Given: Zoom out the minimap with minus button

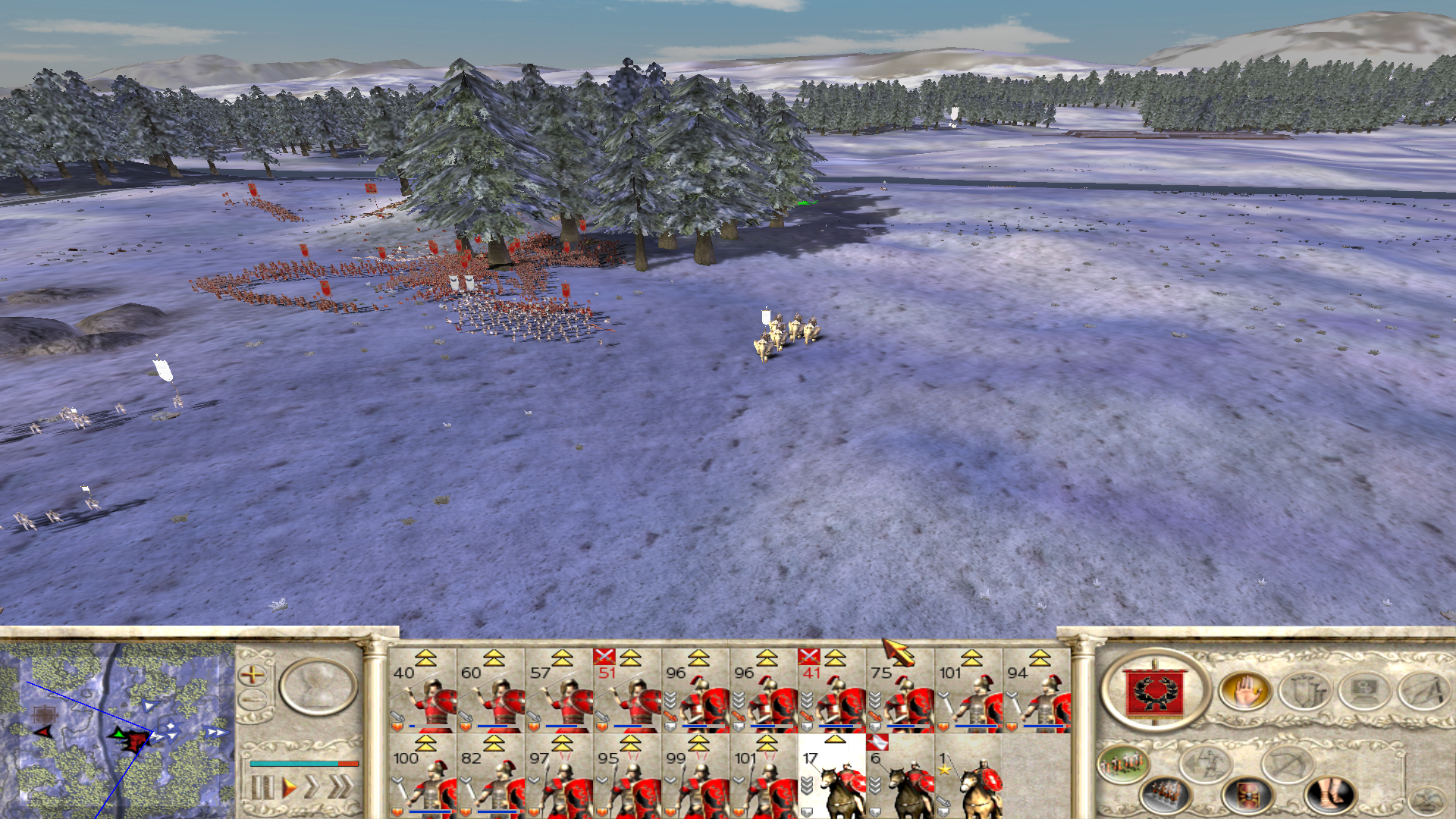Looking at the screenshot, I should (x=252, y=699).
